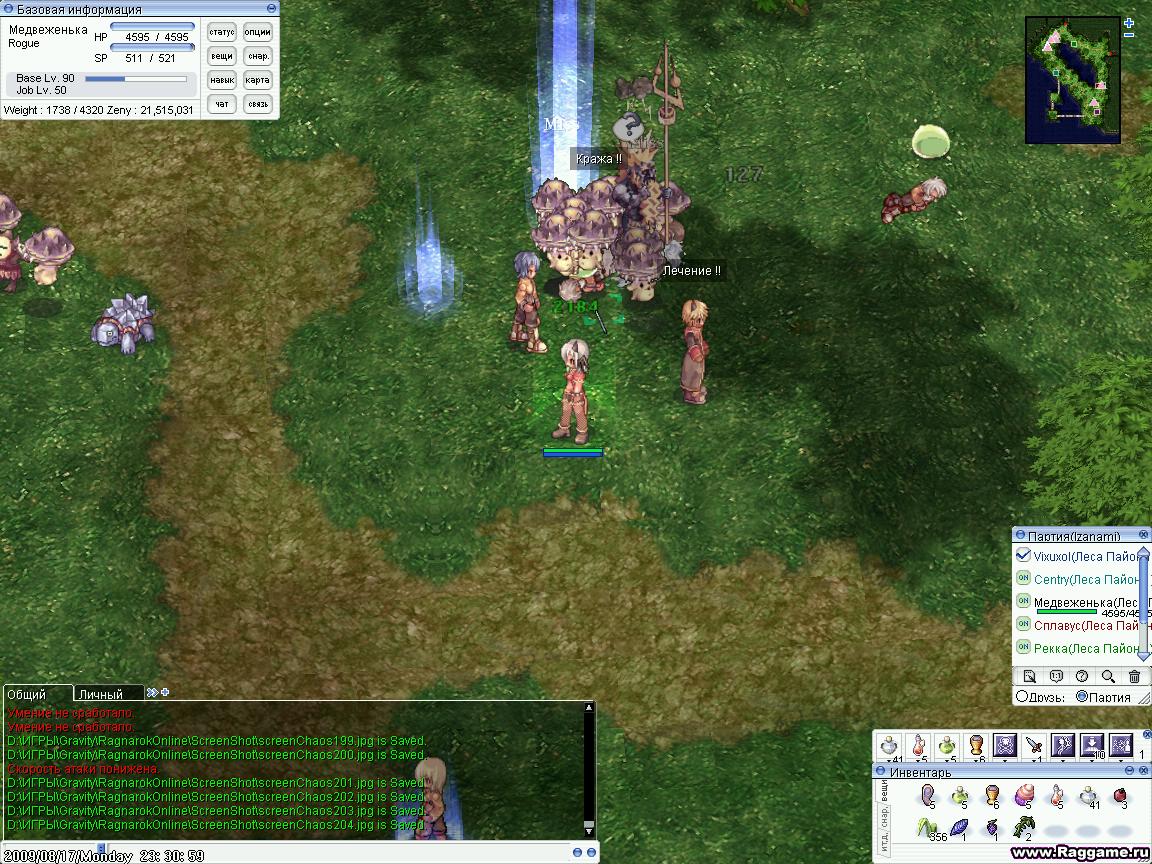Click the вещи items button

[x=222, y=56]
